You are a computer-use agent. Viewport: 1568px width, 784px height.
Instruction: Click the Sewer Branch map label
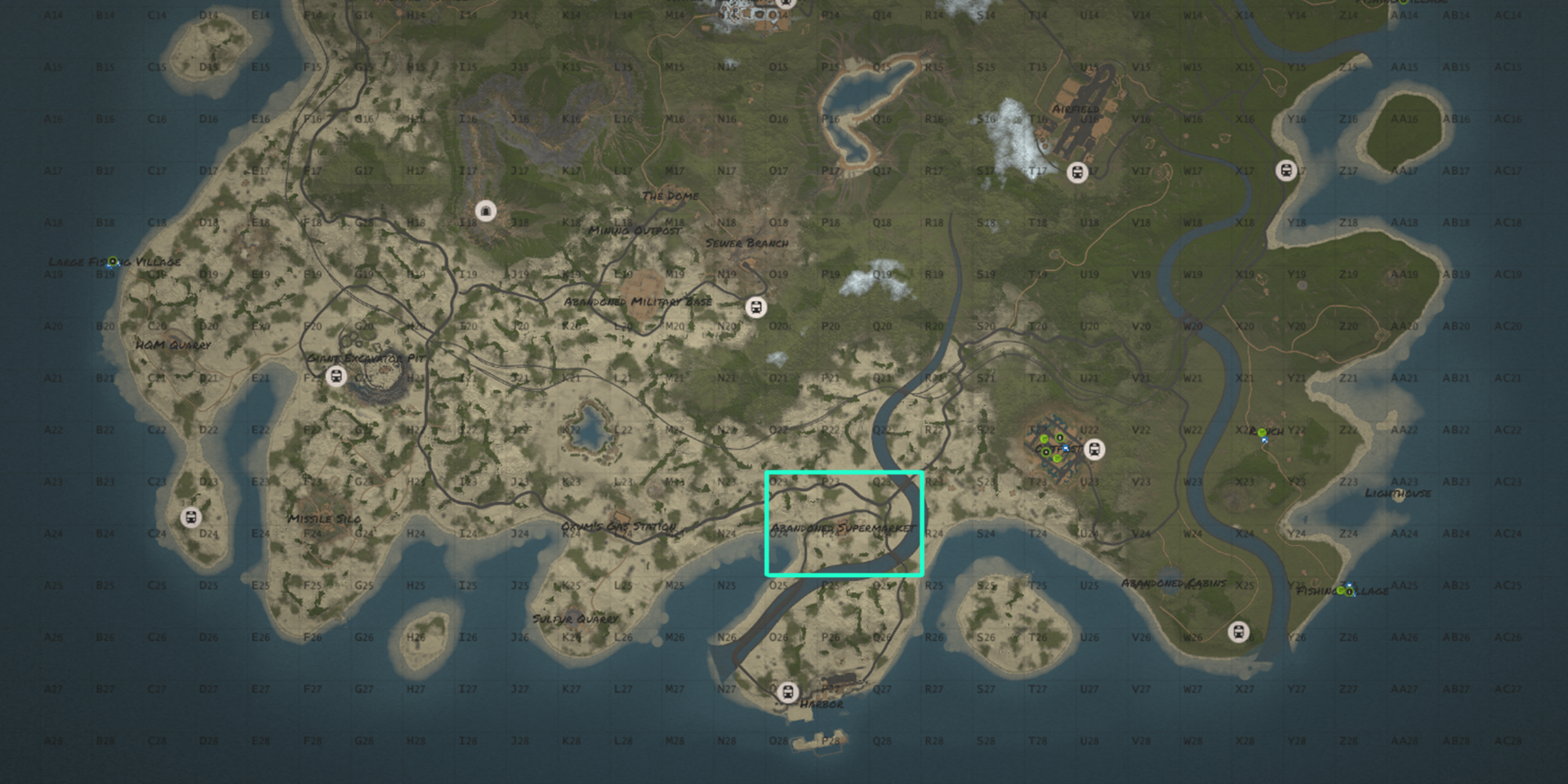(747, 243)
